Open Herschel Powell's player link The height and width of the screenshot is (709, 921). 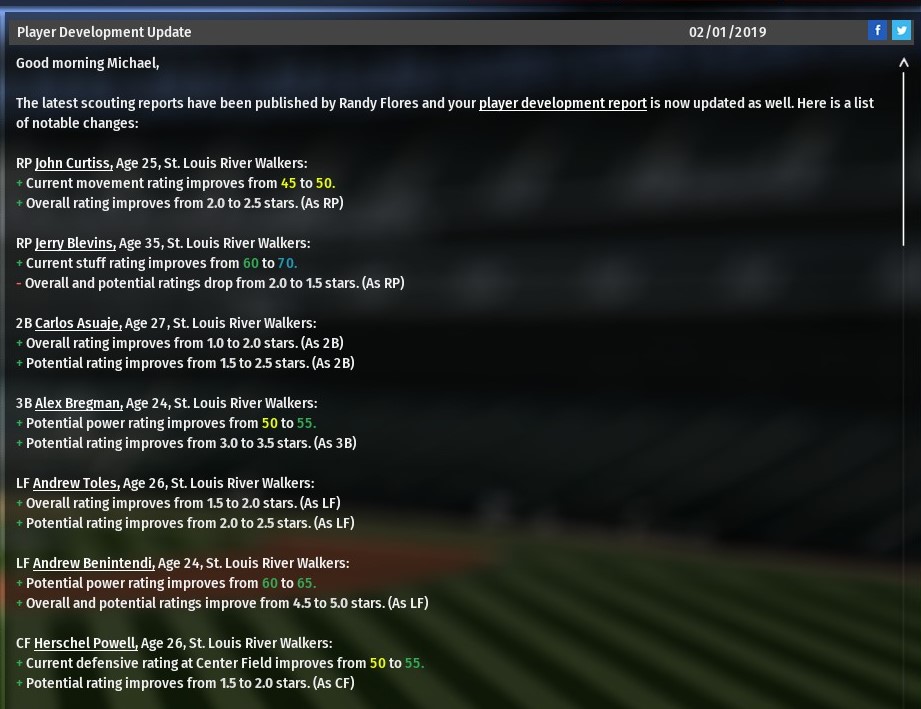pos(85,643)
